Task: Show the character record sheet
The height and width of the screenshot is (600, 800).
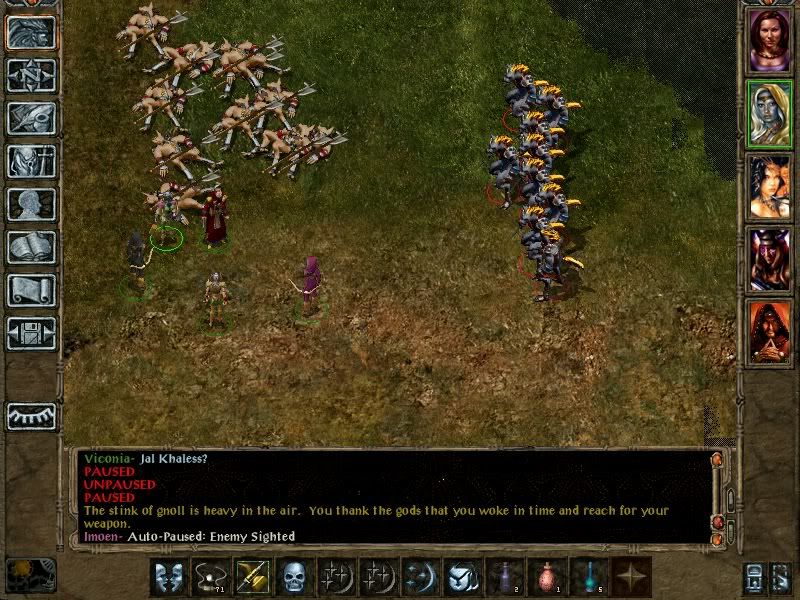Action: tap(31, 204)
